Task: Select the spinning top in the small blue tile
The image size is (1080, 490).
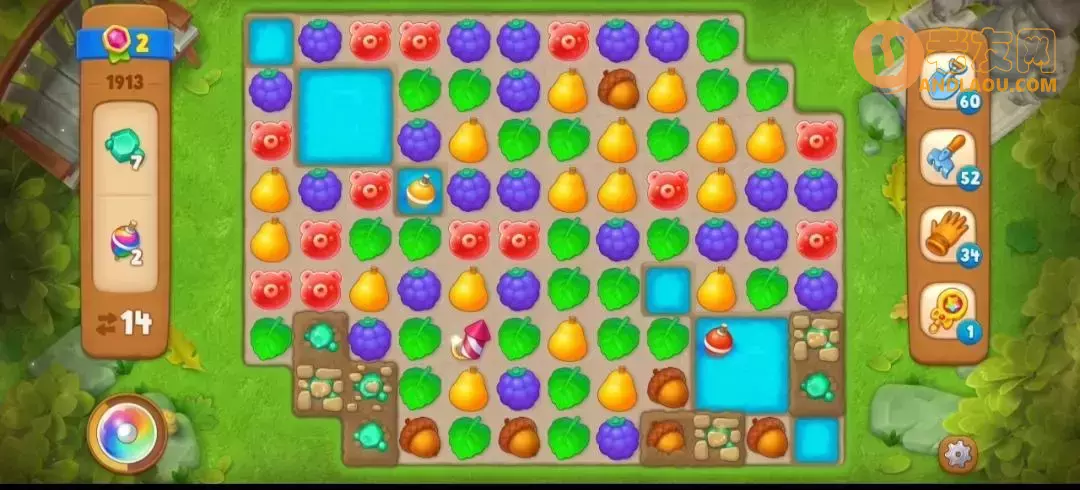Action: tap(419, 190)
